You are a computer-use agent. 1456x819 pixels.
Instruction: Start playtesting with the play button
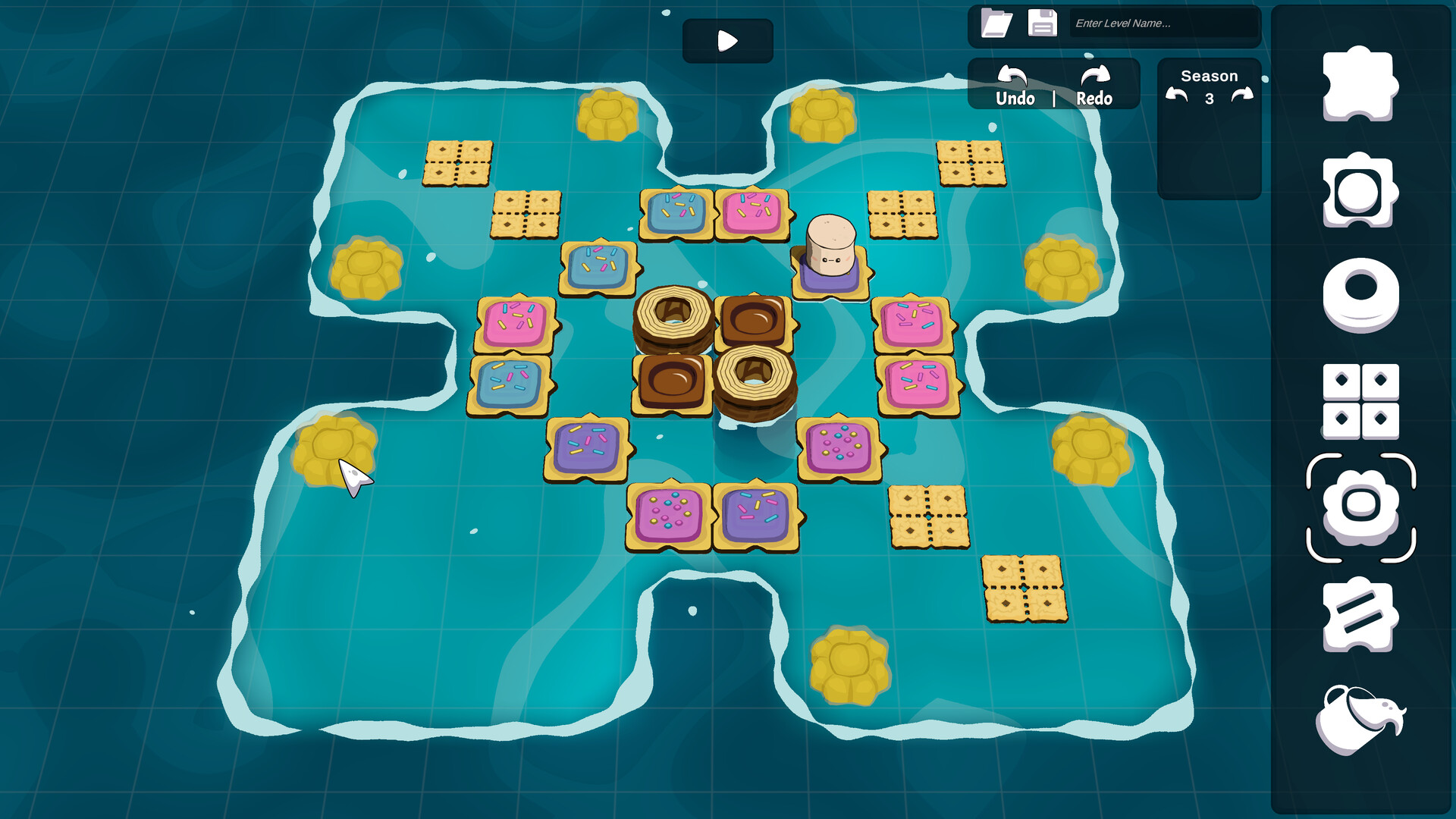click(x=726, y=40)
